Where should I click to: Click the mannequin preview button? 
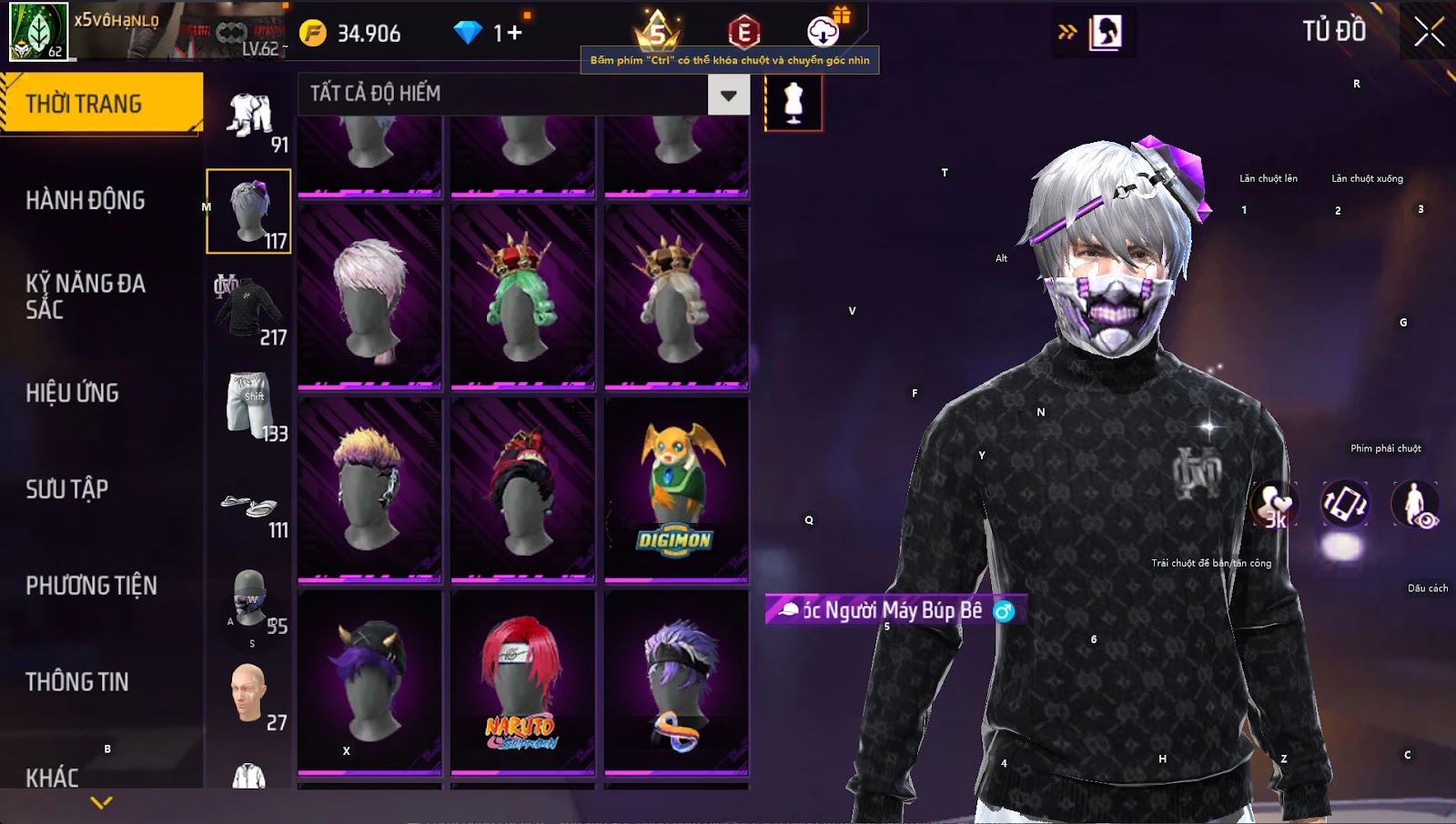pos(794,103)
